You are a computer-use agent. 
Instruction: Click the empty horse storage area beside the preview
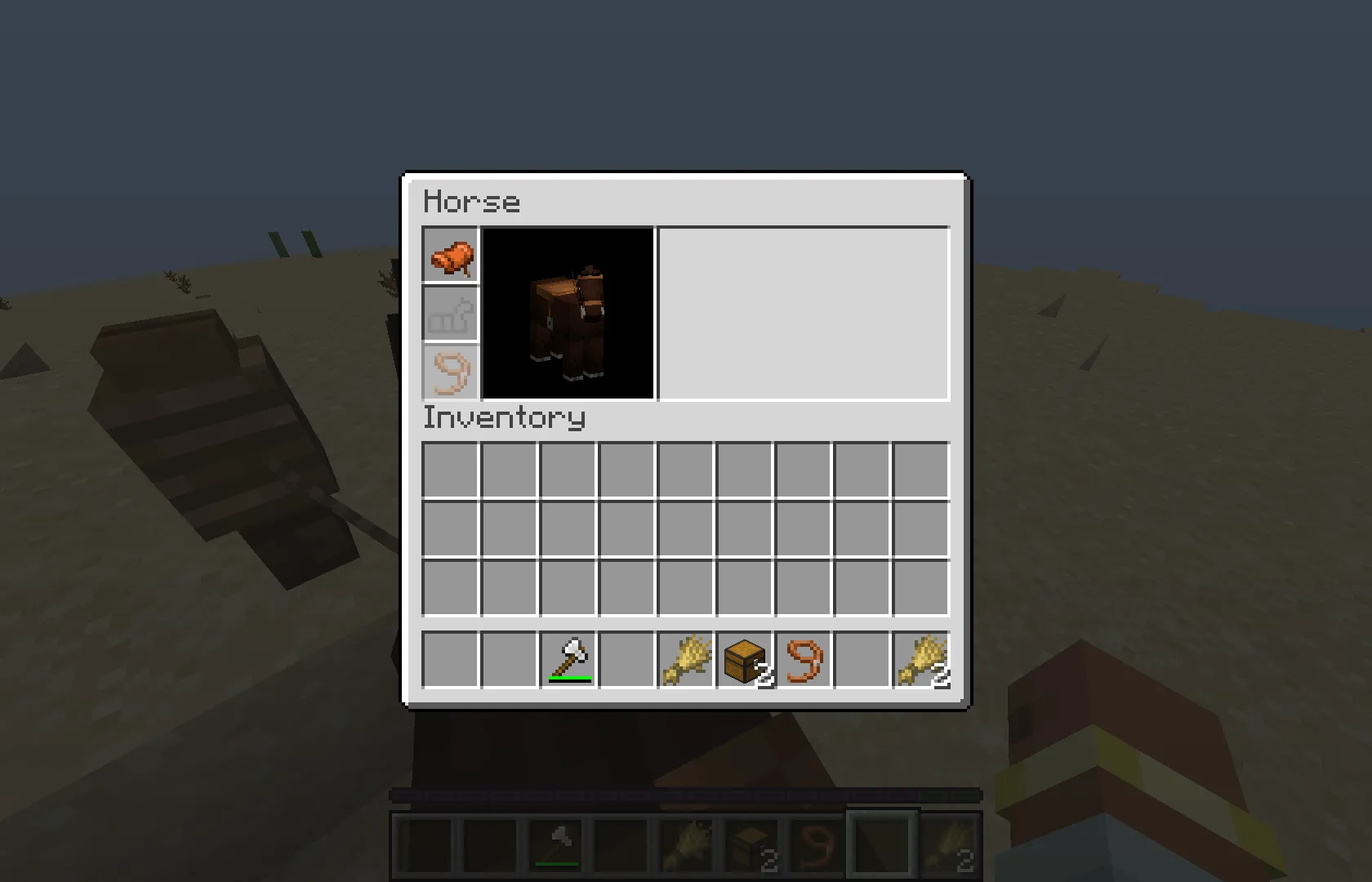(x=804, y=313)
